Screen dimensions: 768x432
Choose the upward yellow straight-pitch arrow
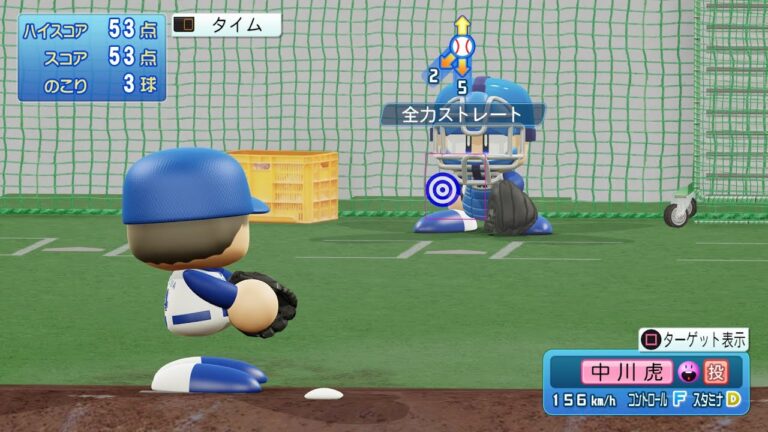[x=461, y=24]
